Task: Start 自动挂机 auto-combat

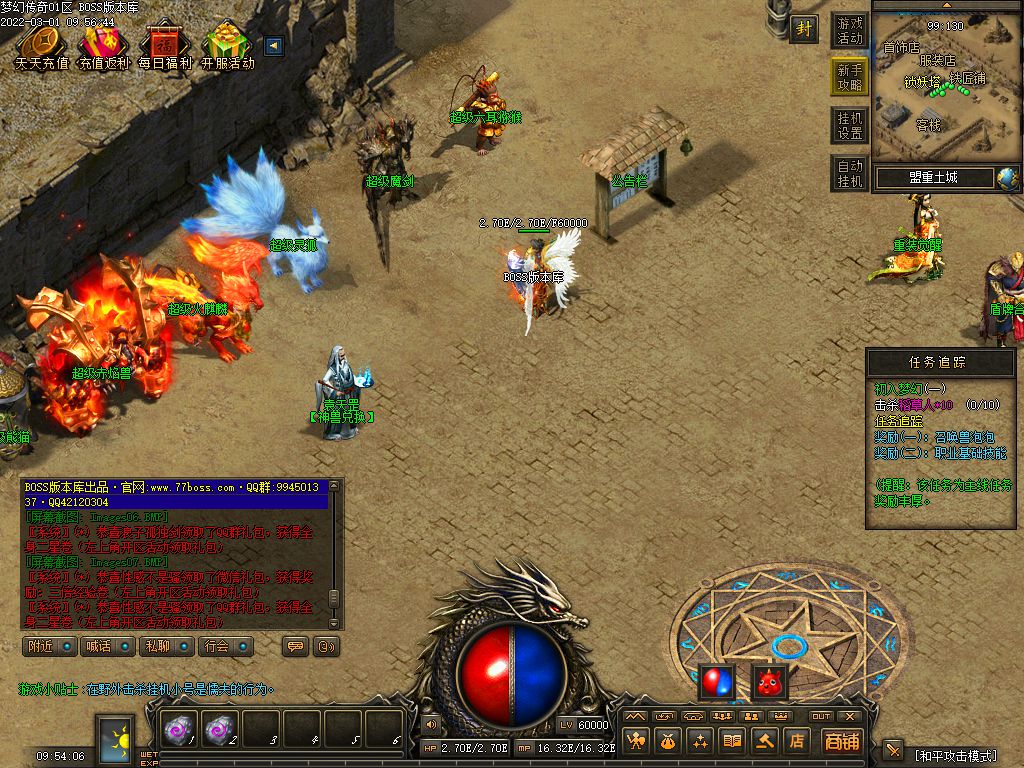Action: pyautogui.click(x=849, y=173)
